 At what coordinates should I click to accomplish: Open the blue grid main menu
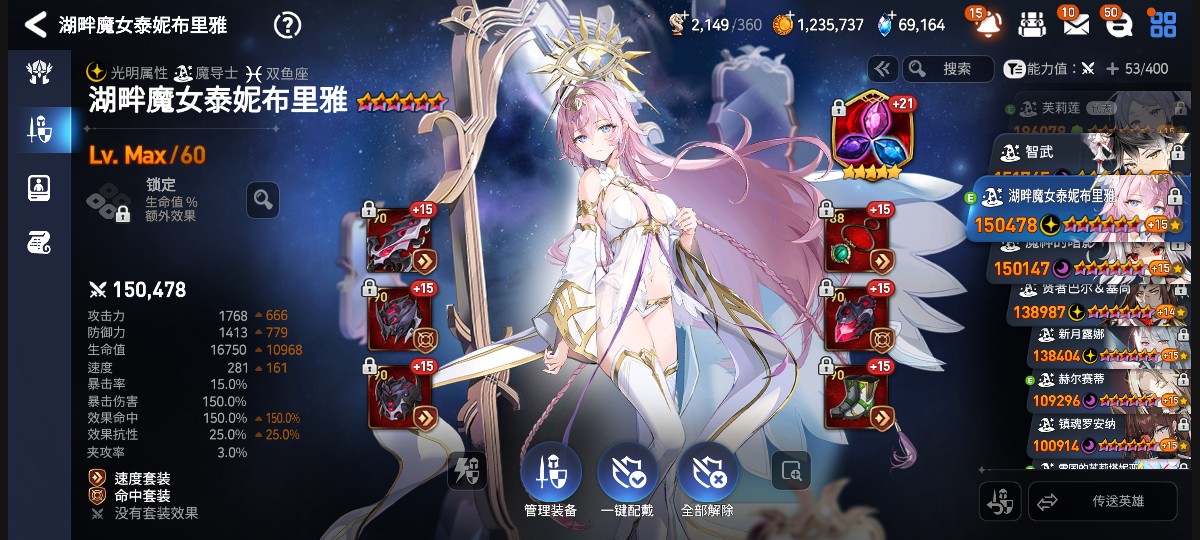pyautogui.click(x=1162, y=24)
